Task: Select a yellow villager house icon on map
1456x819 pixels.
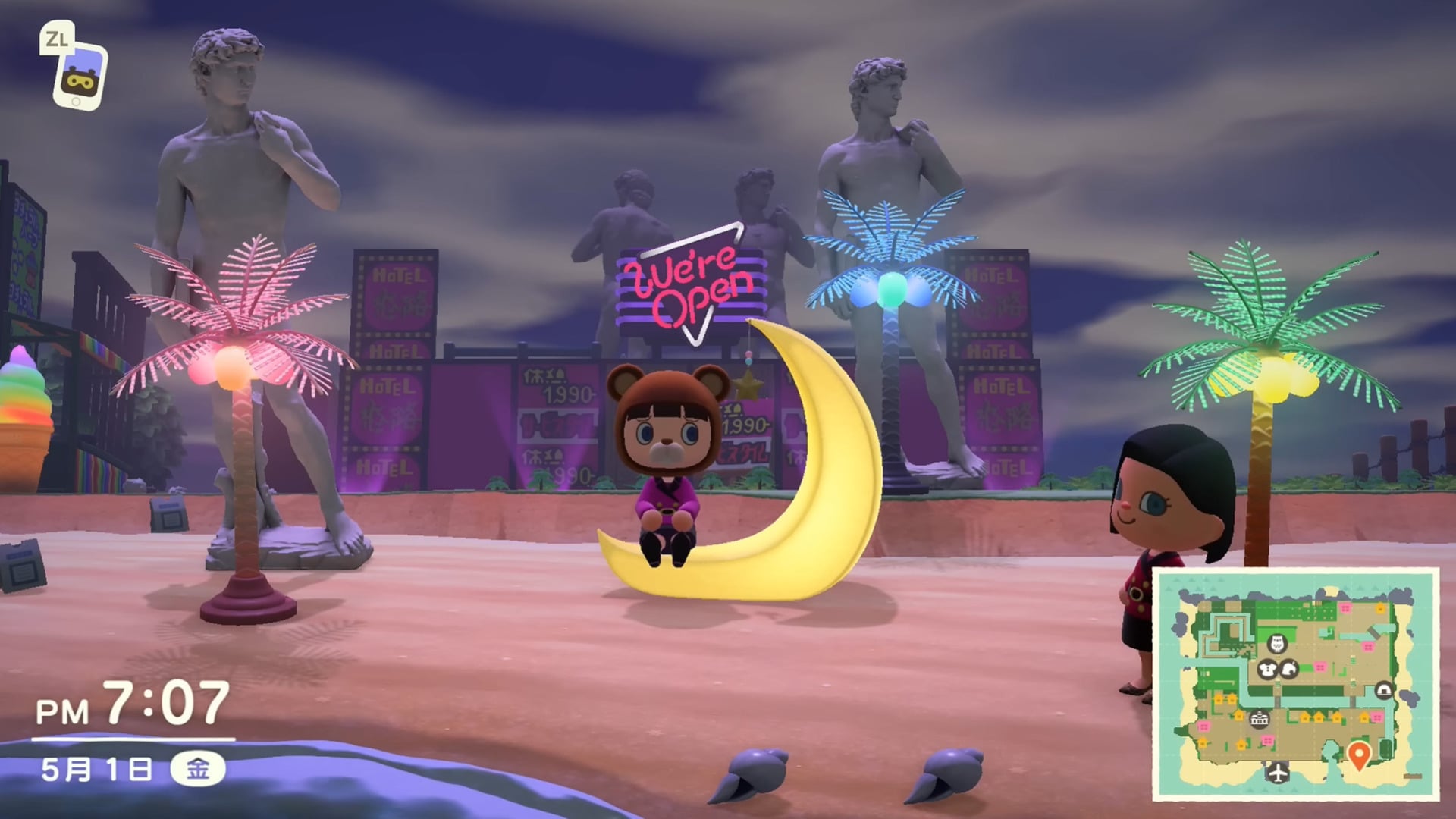Action: click(x=1304, y=717)
